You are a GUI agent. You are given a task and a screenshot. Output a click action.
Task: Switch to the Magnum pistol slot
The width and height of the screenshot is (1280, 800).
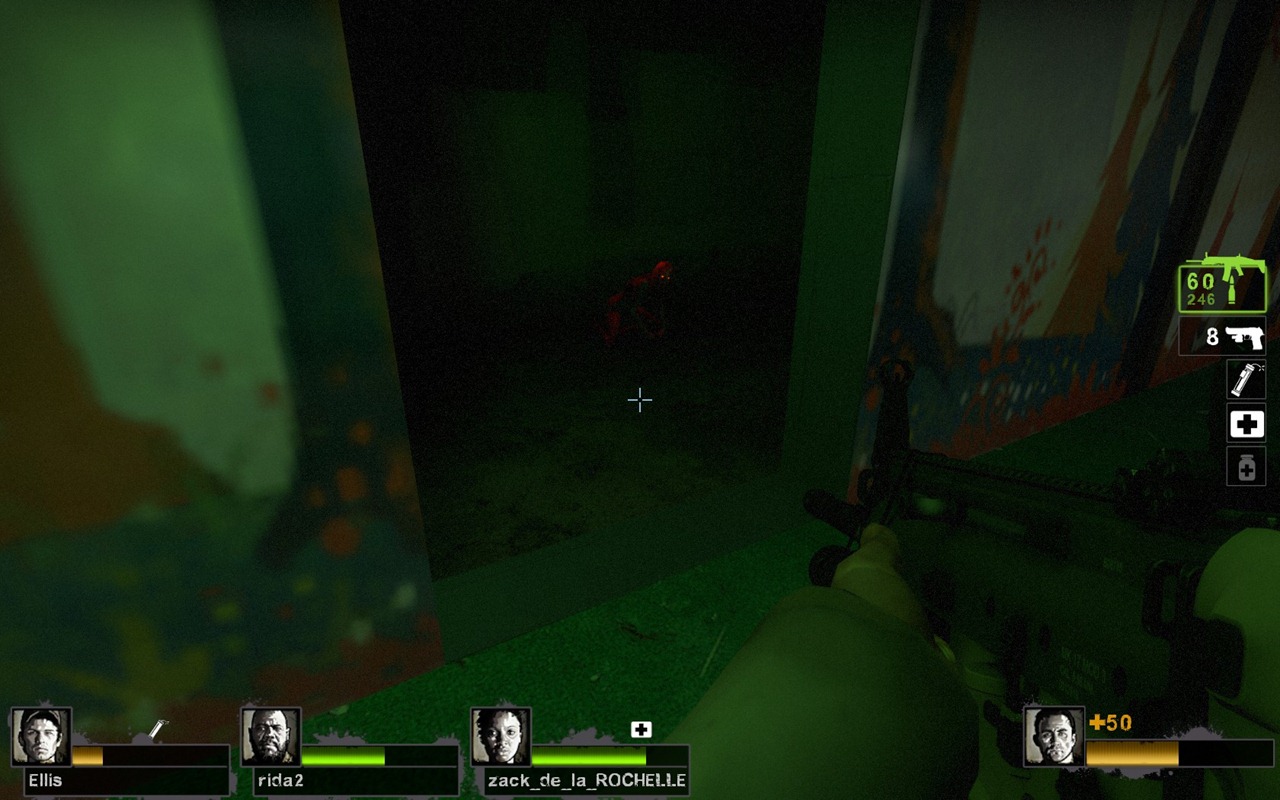1222,337
